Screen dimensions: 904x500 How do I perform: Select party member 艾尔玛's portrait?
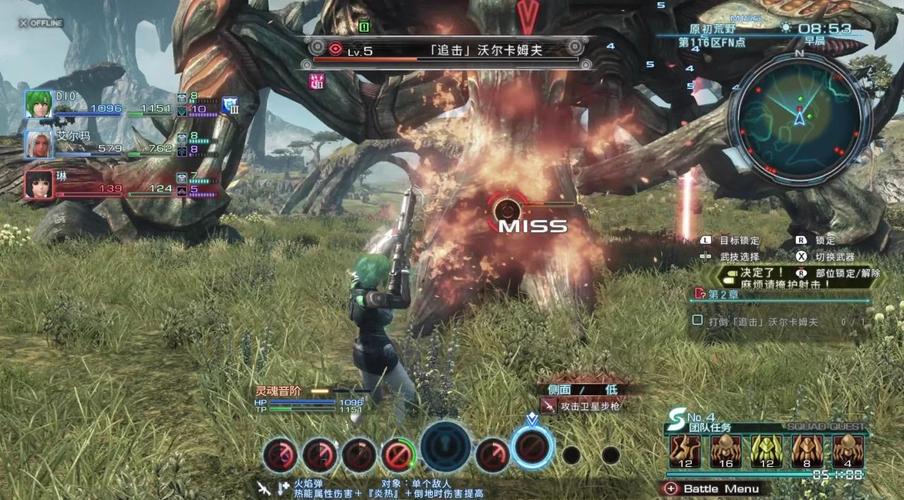38,144
